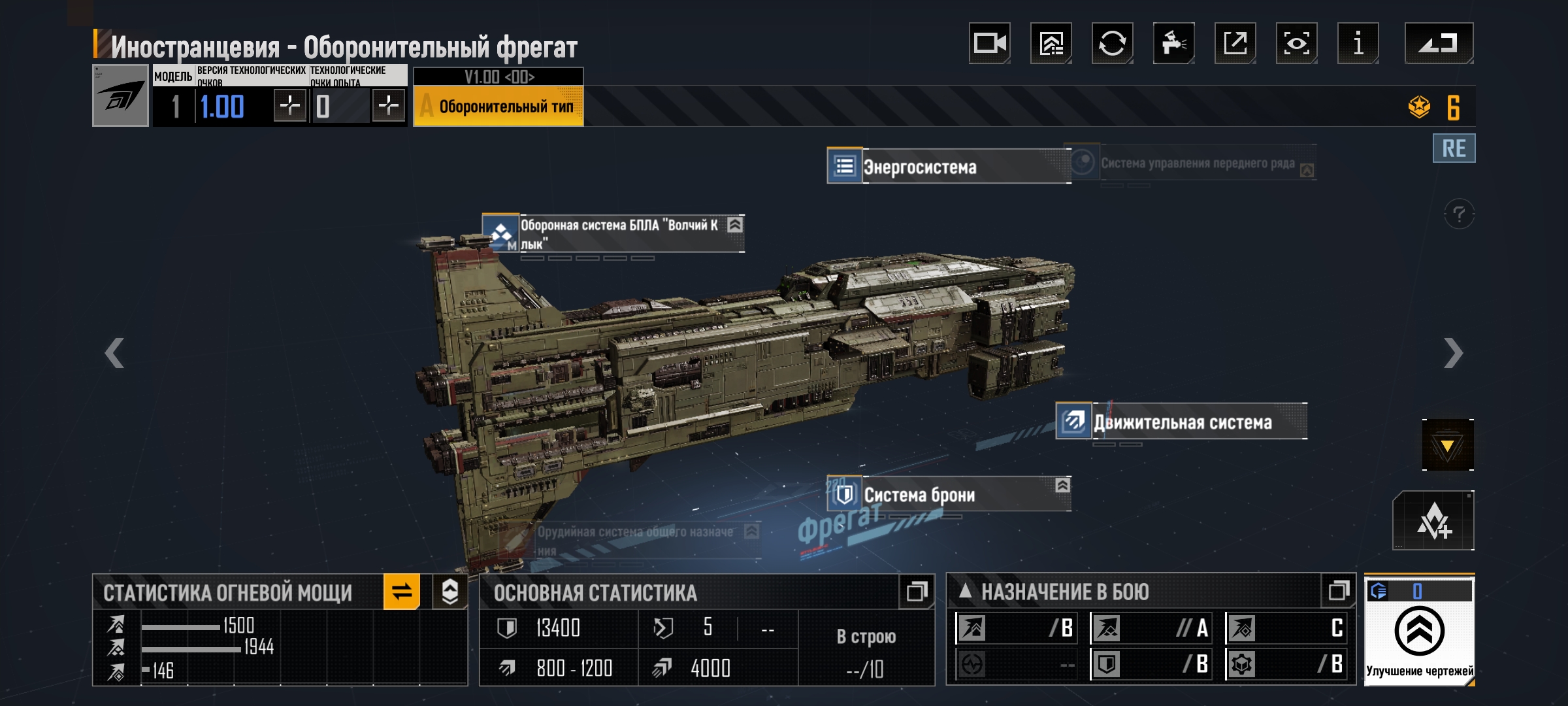
Task: Toggle the yellow swap arrows in firepower stats
Action: [x=401, y=592]
